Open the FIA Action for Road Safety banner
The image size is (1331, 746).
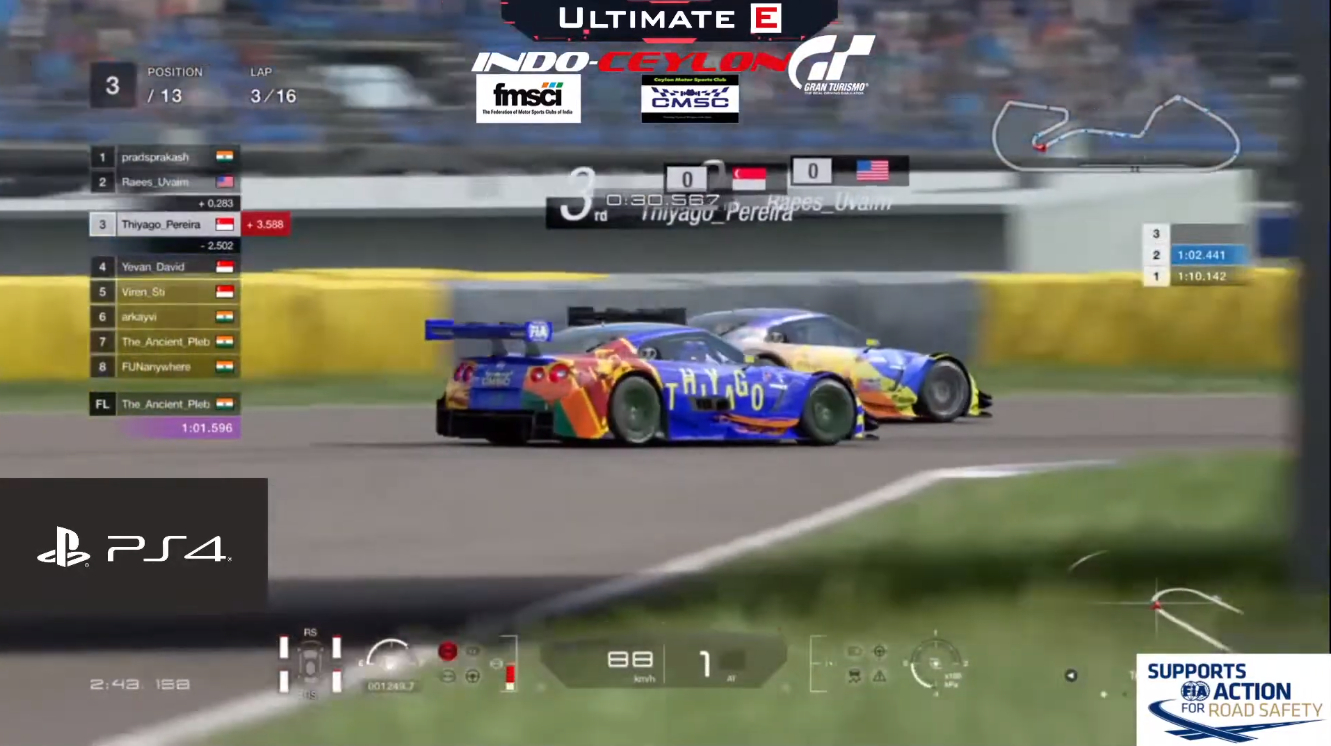click(1233, 699)
